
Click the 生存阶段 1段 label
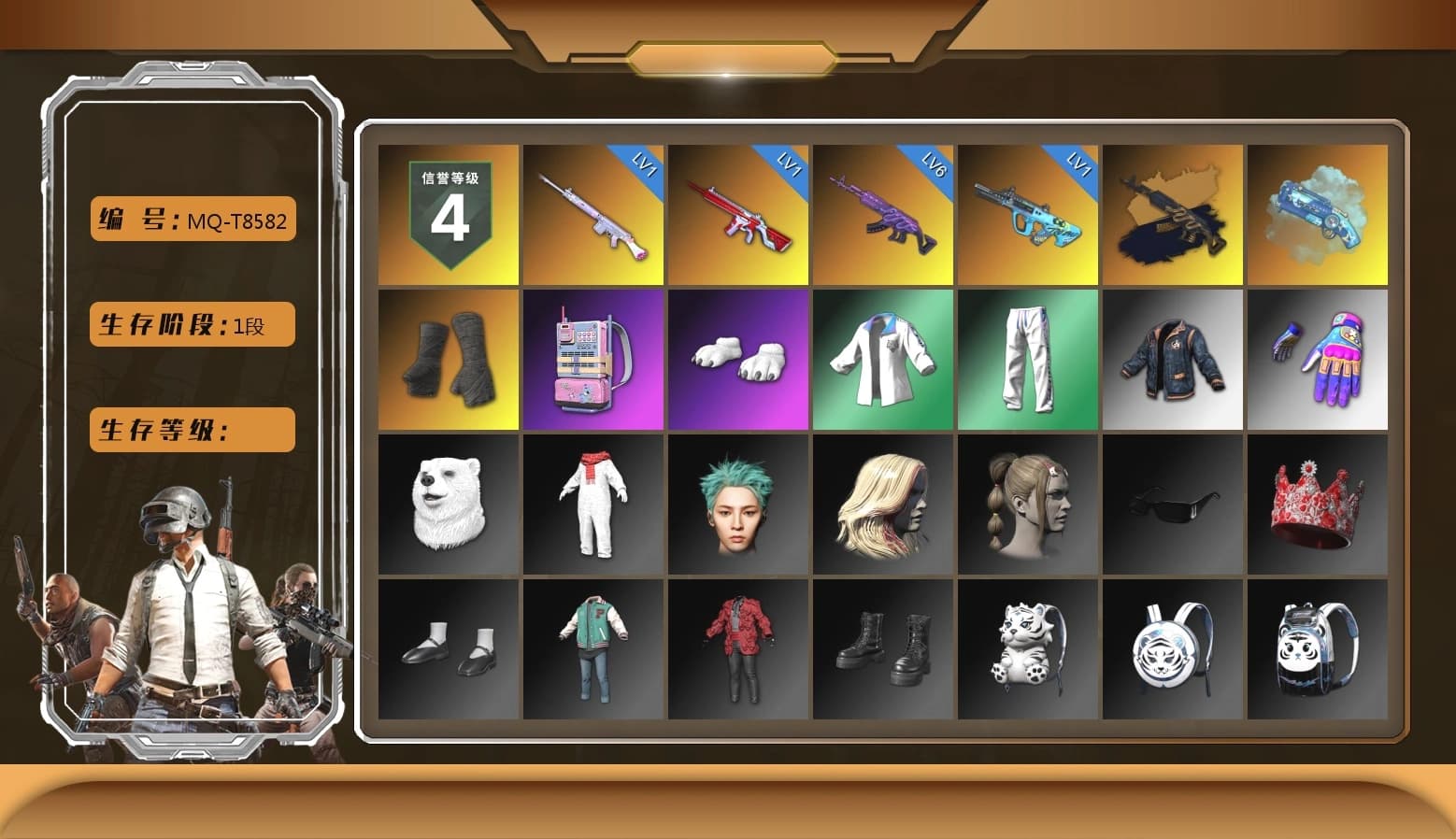click(191, 324)
